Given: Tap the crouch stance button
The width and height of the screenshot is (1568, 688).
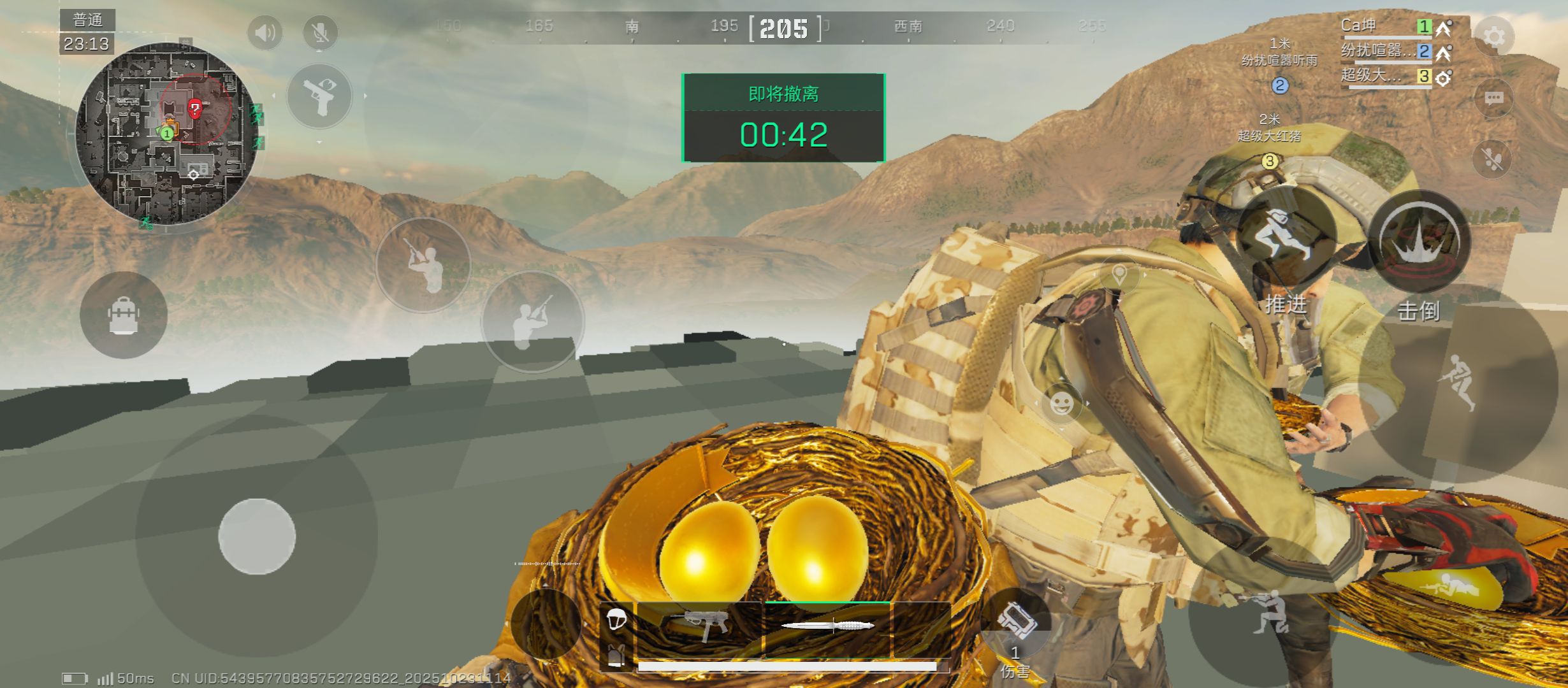Looking at the screenshot, I should [1268, 613].
